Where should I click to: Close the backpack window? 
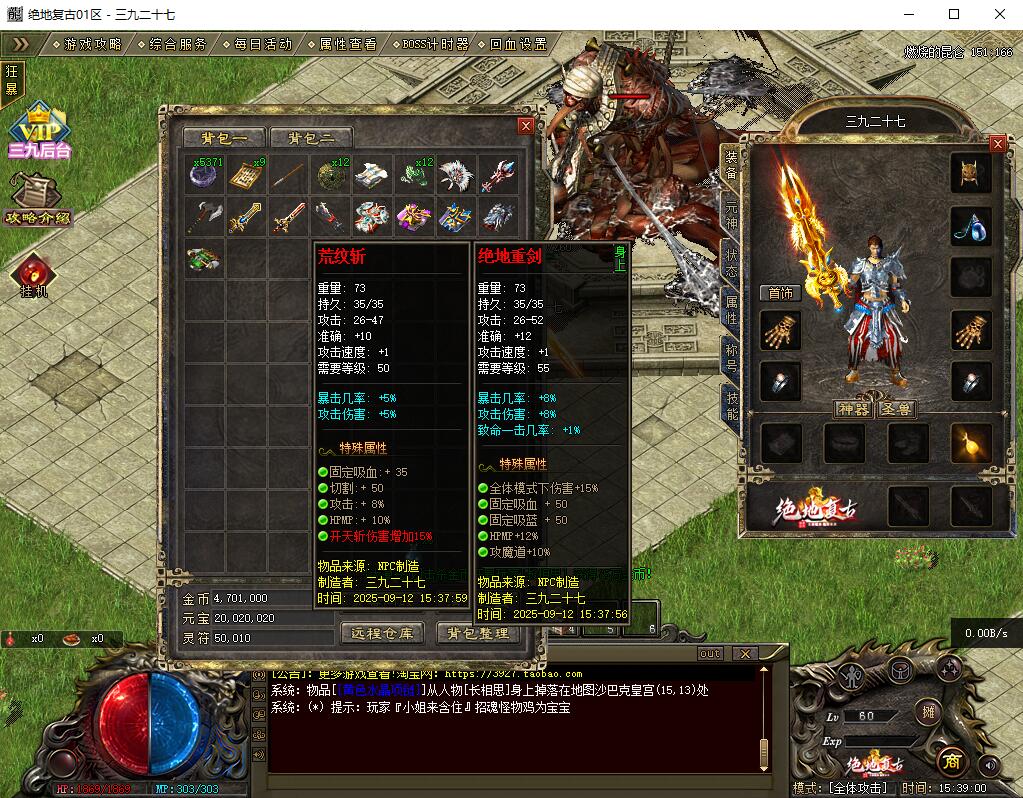(526, 126)
